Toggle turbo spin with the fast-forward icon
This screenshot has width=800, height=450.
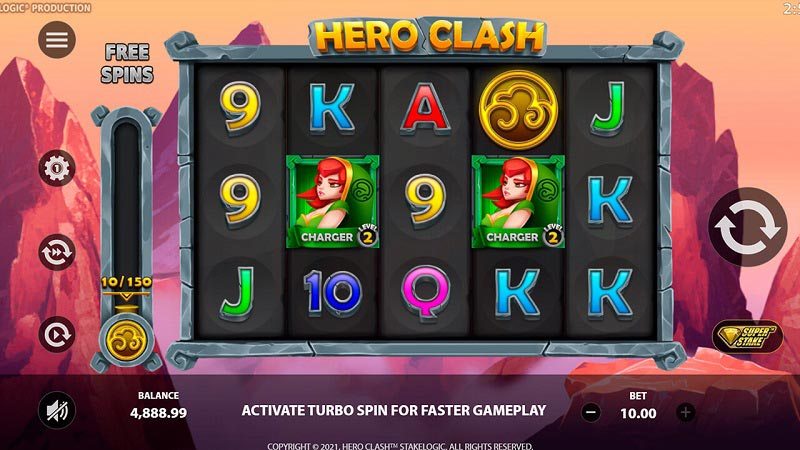pyautogui.click(x=57, y=252)
